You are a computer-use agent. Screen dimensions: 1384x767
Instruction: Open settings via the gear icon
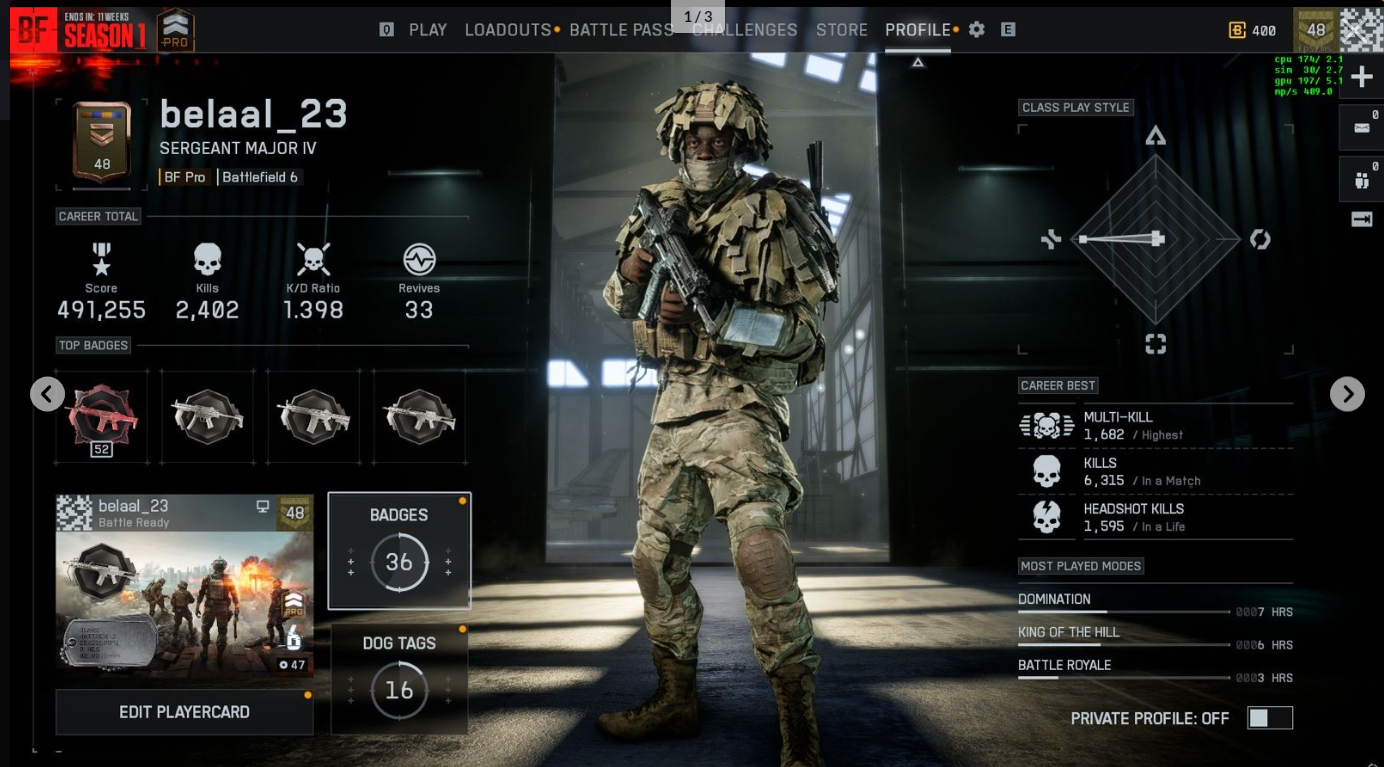[x=977, y=30]
